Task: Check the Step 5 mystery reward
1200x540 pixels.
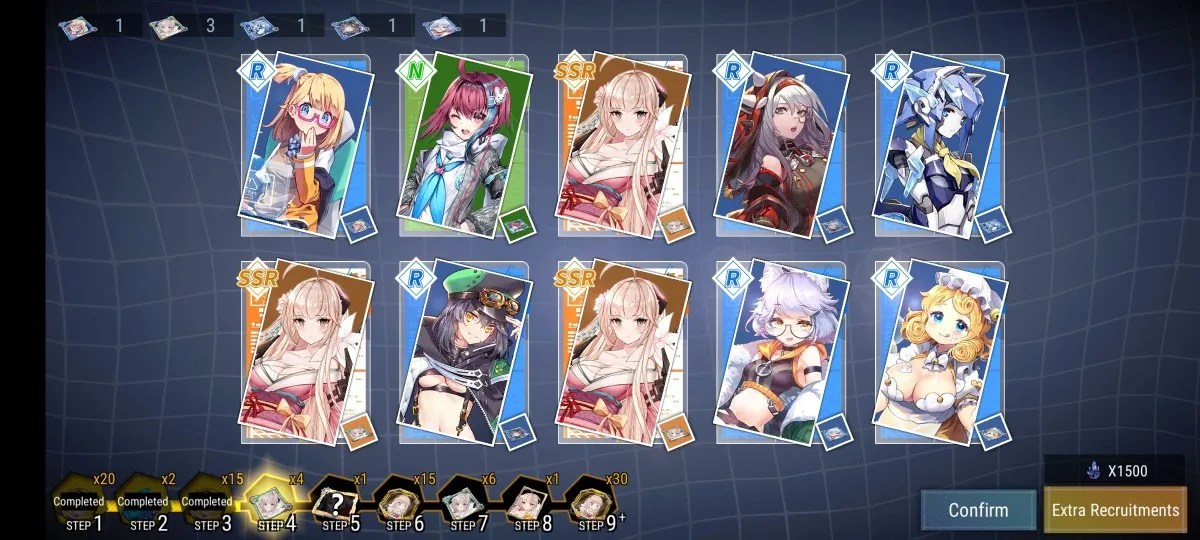Action: [x=335, y=503]
